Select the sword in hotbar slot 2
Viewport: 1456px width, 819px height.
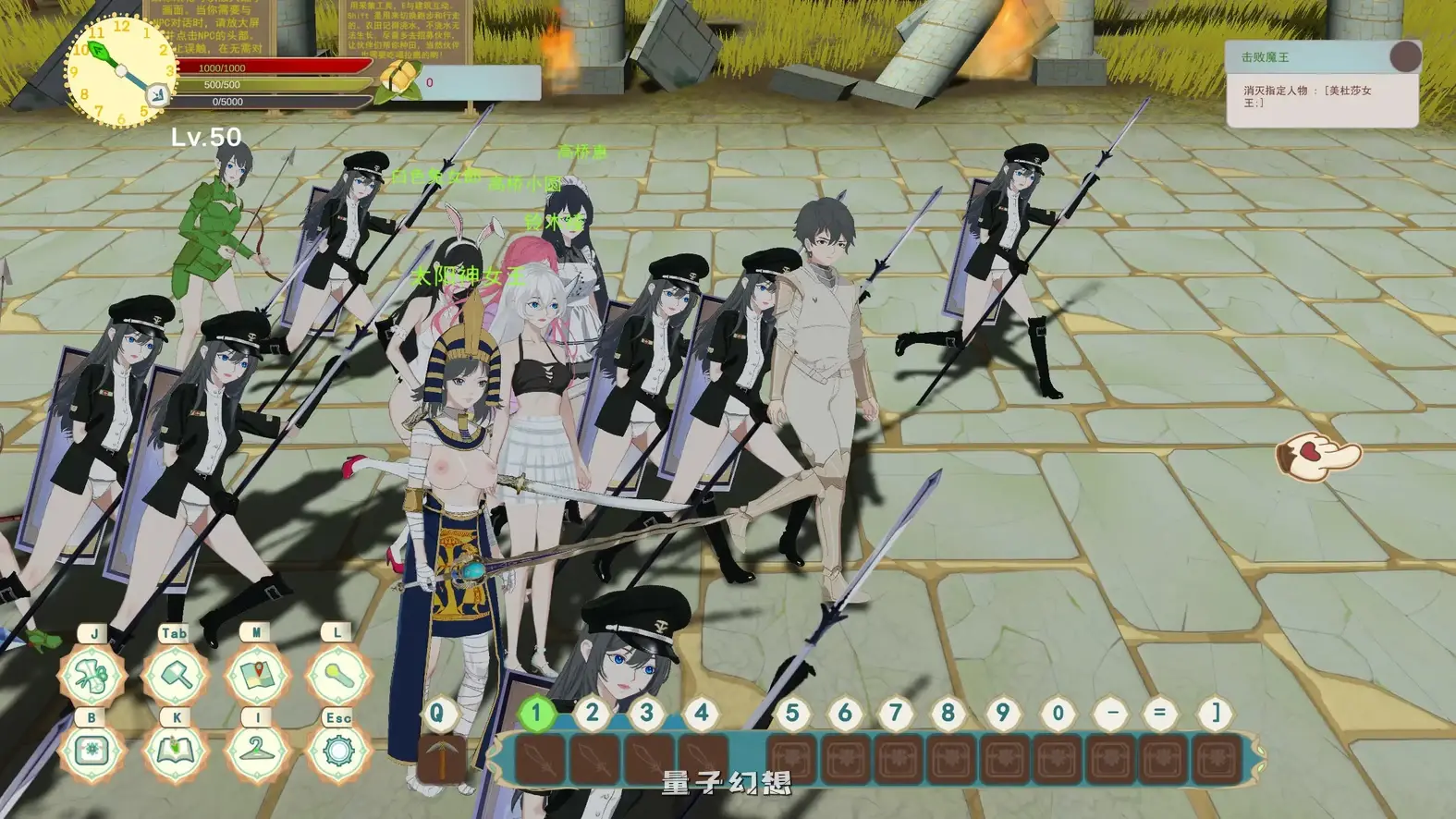coord(594,760)
